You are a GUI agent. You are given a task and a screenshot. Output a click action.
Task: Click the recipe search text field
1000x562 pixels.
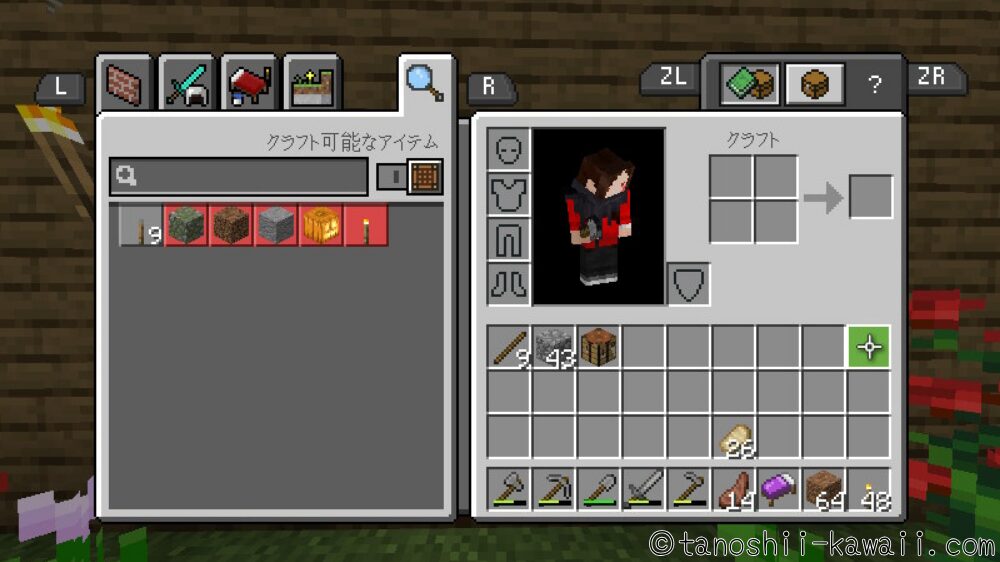(240, 177)
